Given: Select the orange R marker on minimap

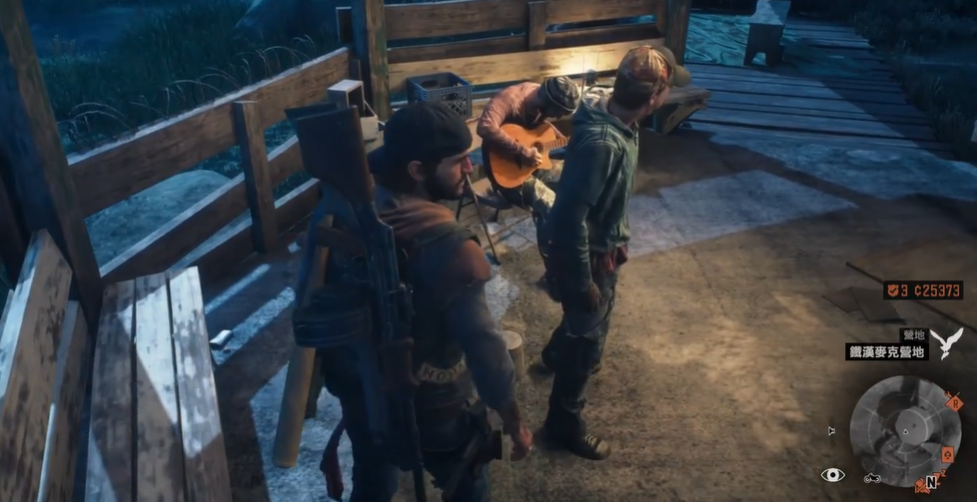Looking at the screenshot, I should click(x=954, y=403).
